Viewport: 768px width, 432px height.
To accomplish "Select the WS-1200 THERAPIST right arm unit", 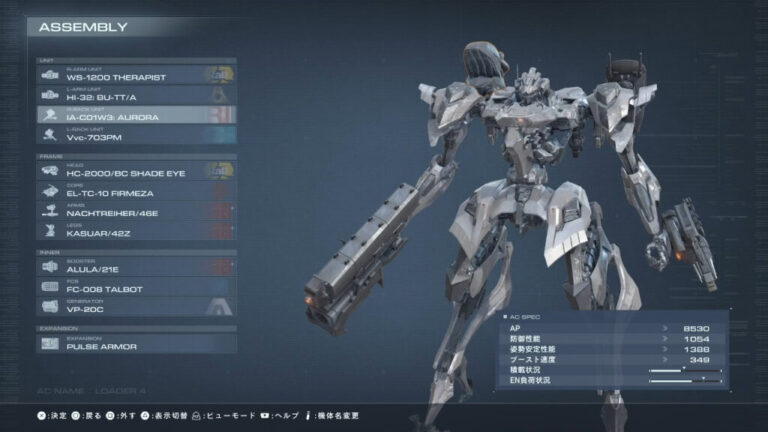I will pyautogui.click(x=136, y=75).
